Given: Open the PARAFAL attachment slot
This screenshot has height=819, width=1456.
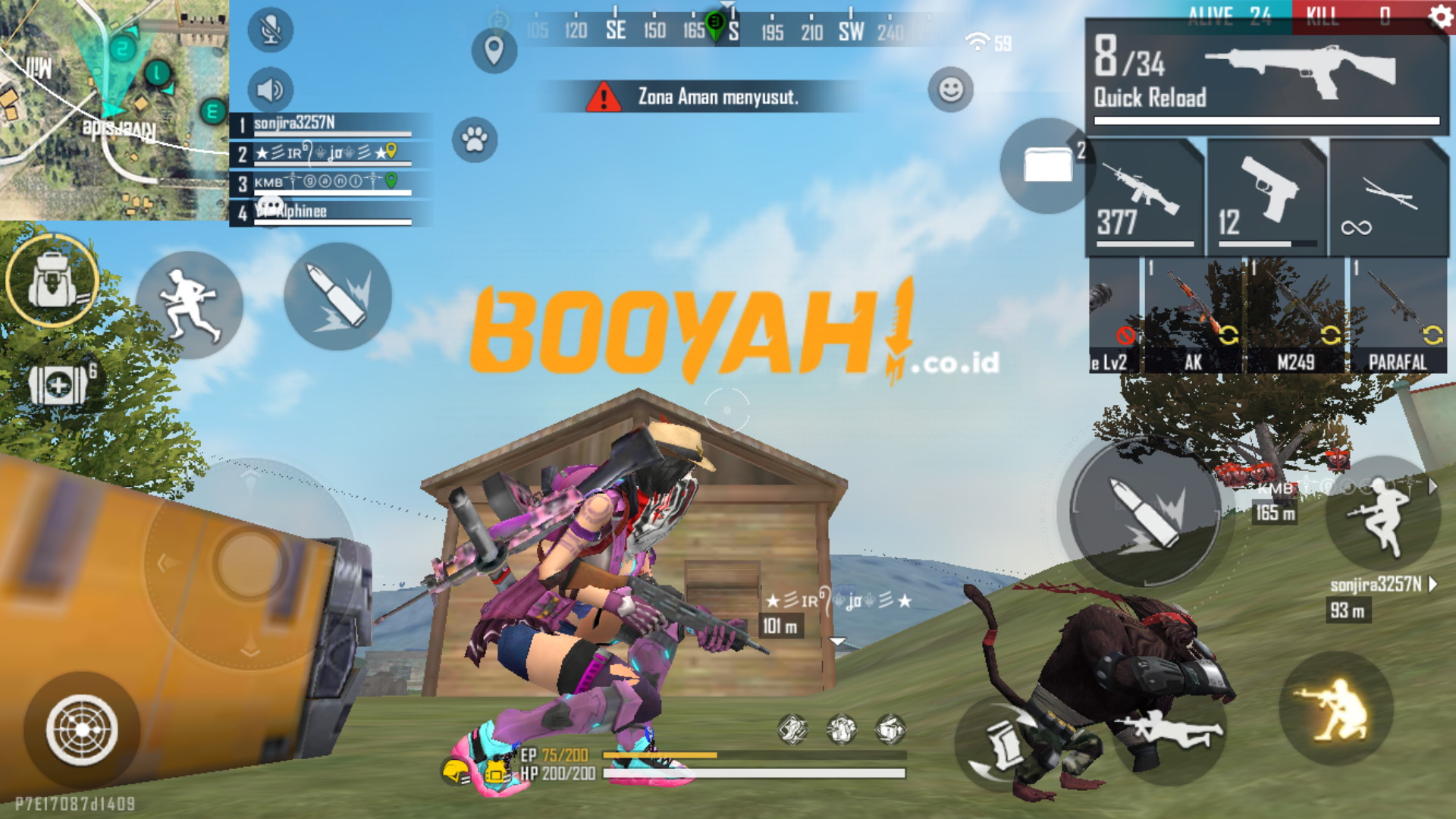Looking at the screenshot, I should (x=1399, y=318).
